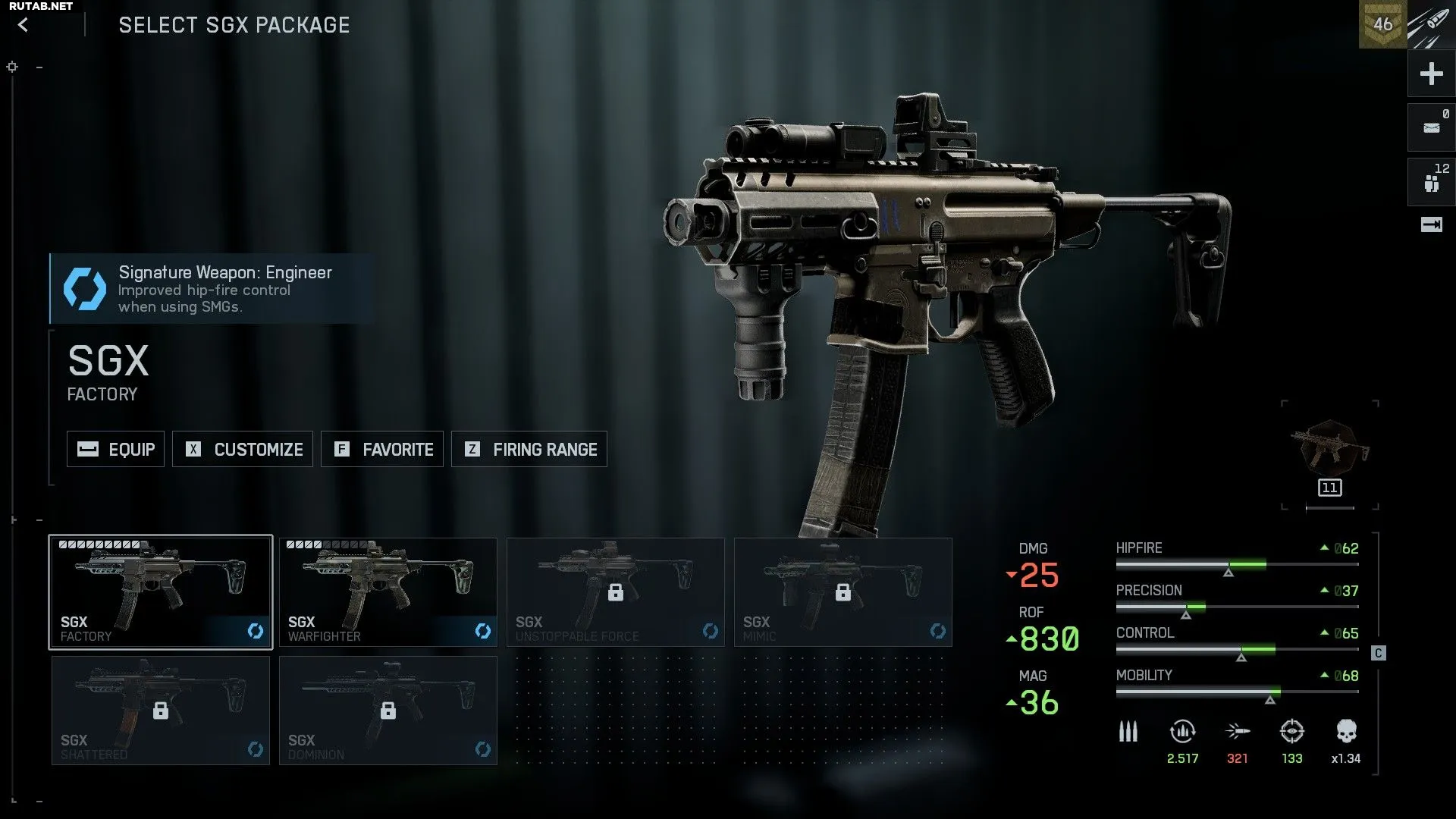
Task: Pick the locked SGX Mimic package
Action: [x=843, y=592]
